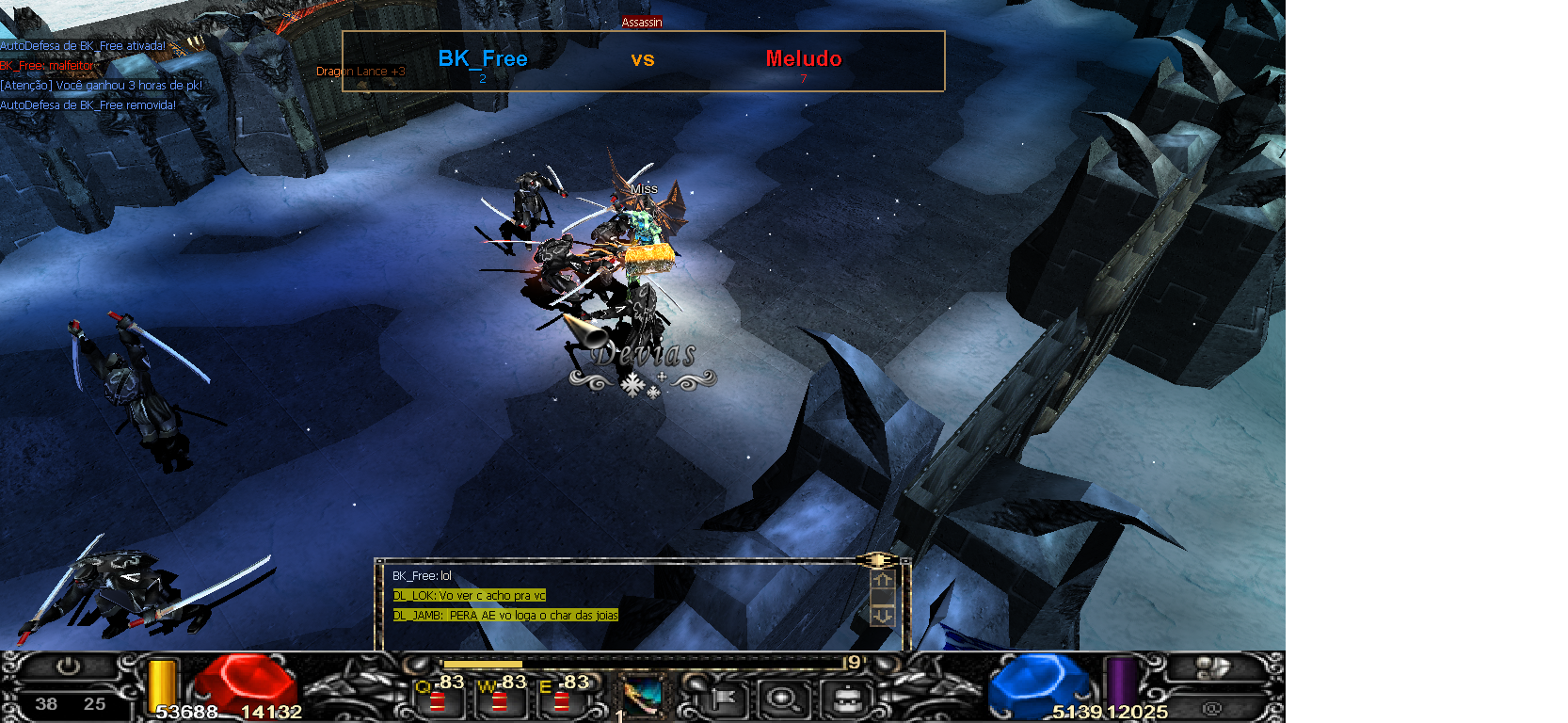Click the chat window's gold resize handle
The height and width of the screenshot is (723, 1568).
click(x=877, y=560)
